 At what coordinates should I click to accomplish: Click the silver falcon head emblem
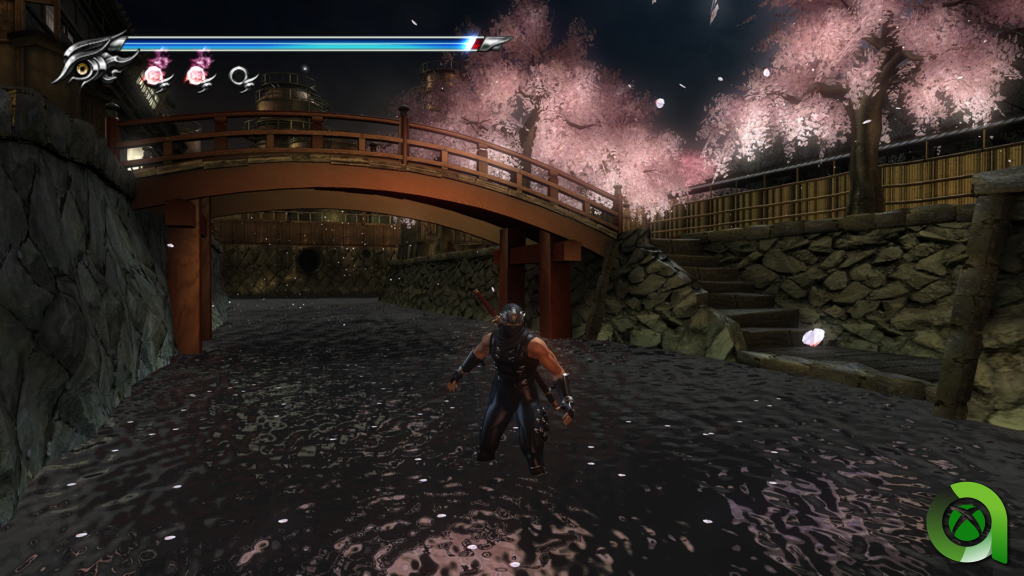(x=96, y=59)
